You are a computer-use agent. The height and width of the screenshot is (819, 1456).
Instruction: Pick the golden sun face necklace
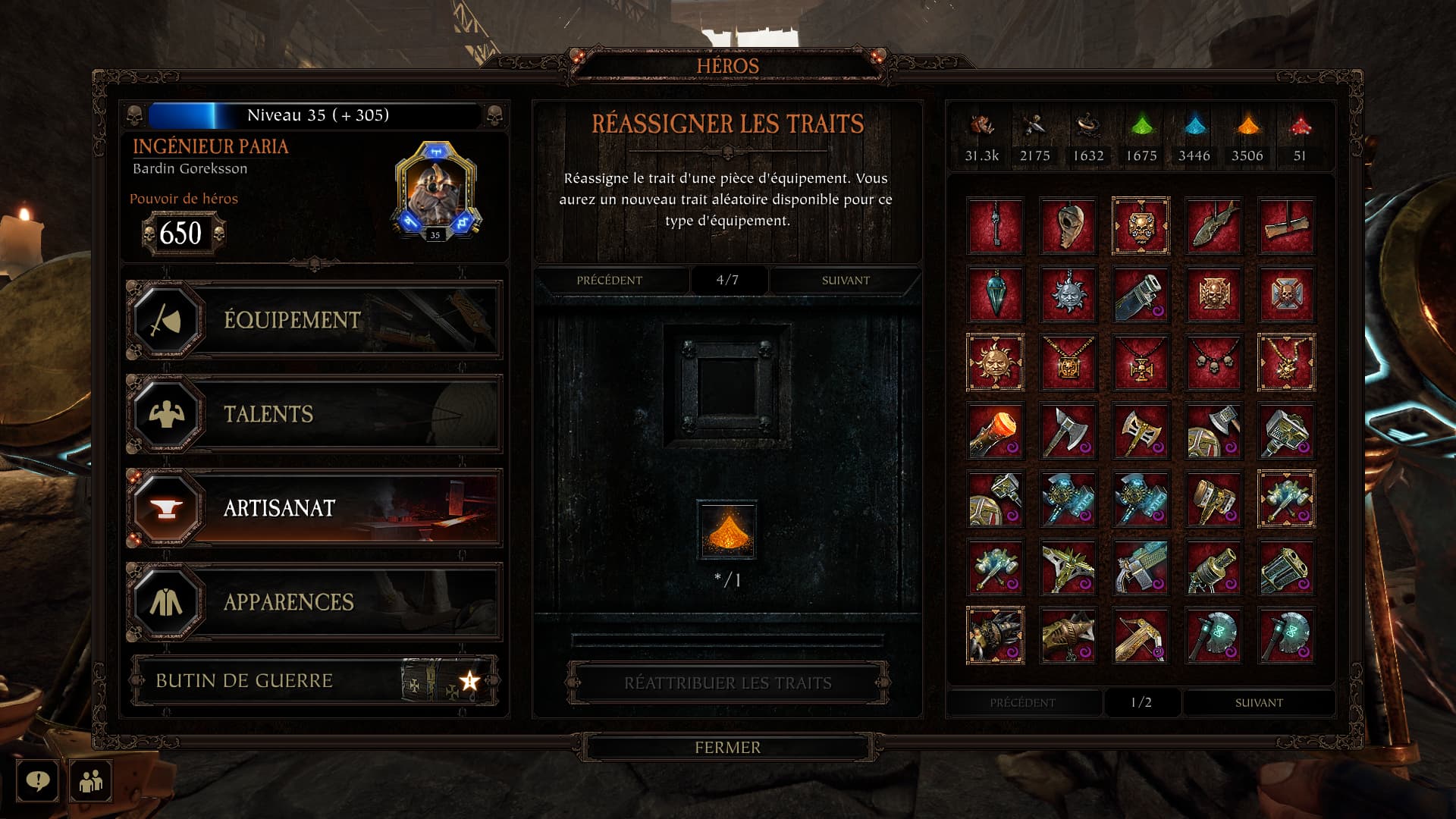coord(995,362)
